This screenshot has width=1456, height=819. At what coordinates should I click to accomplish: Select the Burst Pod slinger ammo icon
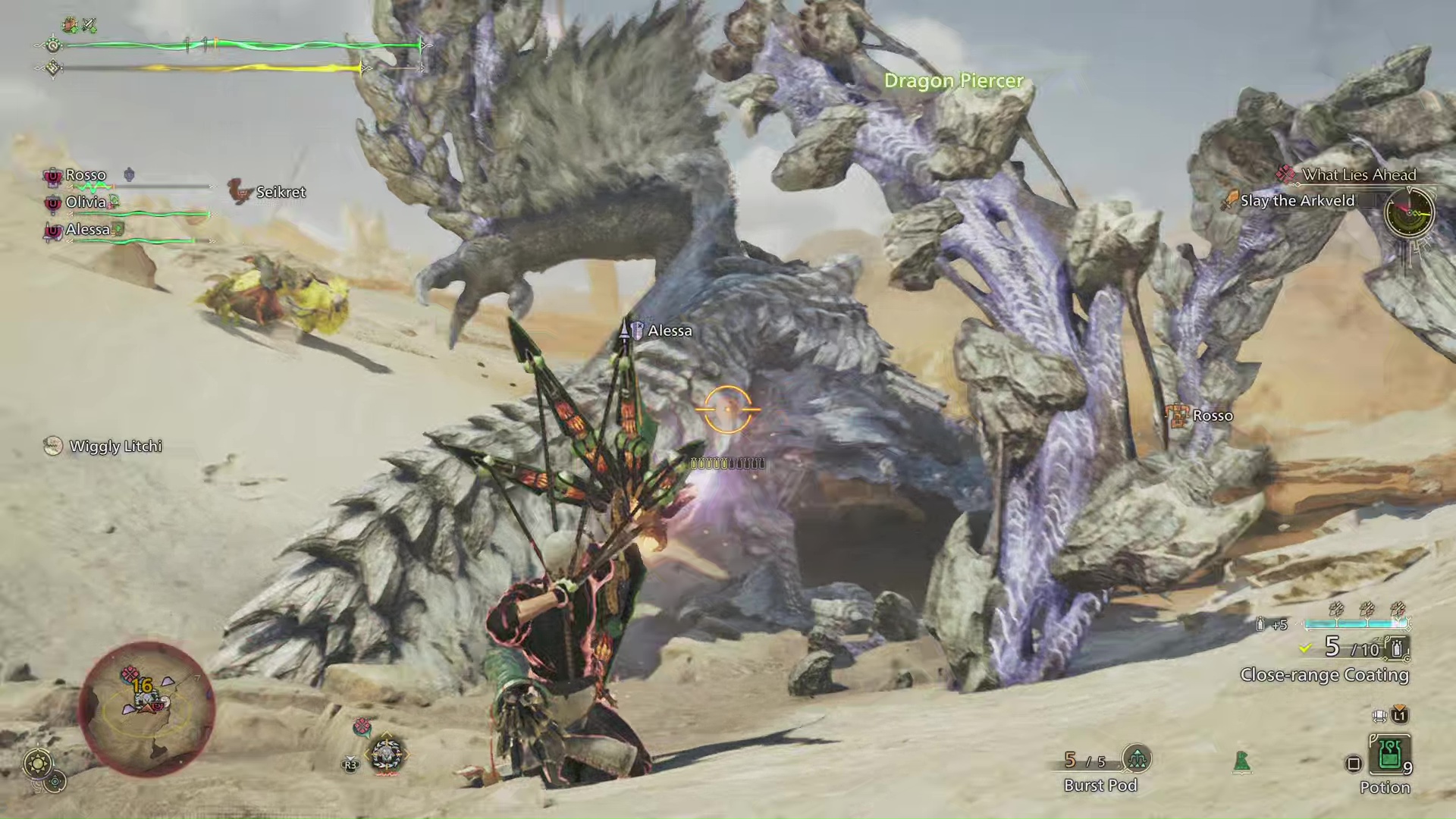coord(1136,758)
